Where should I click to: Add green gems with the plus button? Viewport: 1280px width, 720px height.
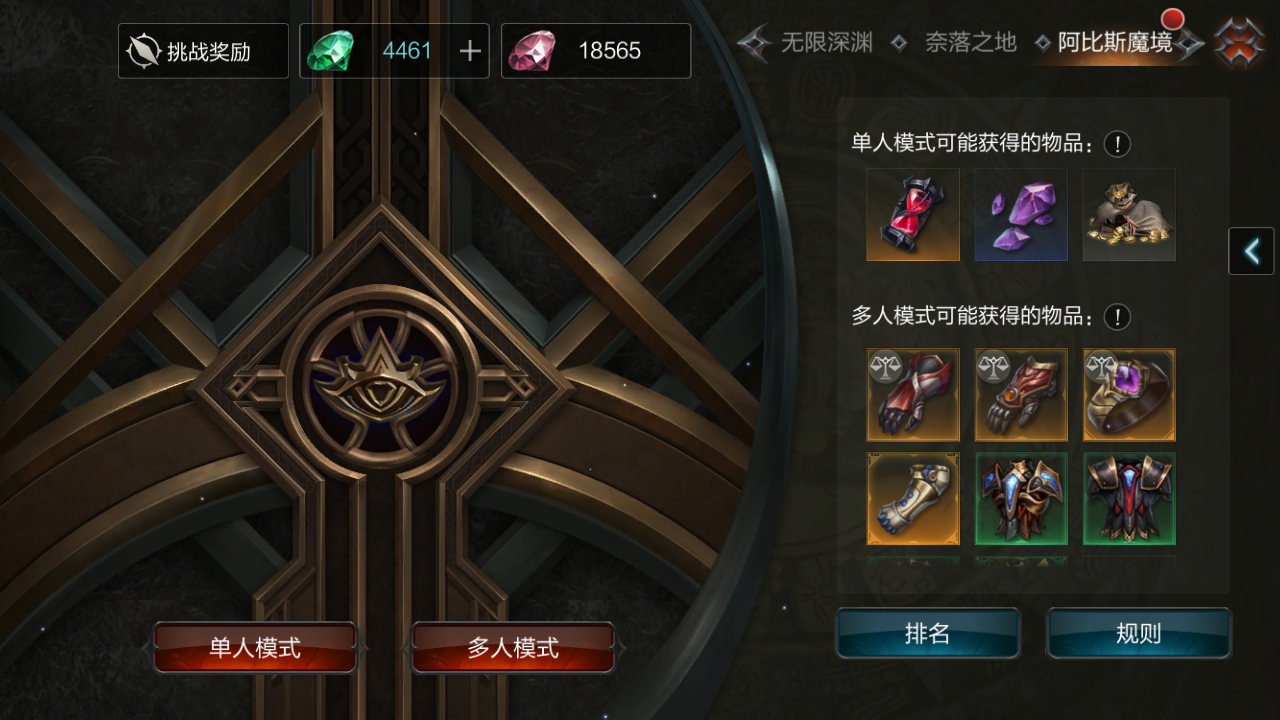tap(470, 51)
